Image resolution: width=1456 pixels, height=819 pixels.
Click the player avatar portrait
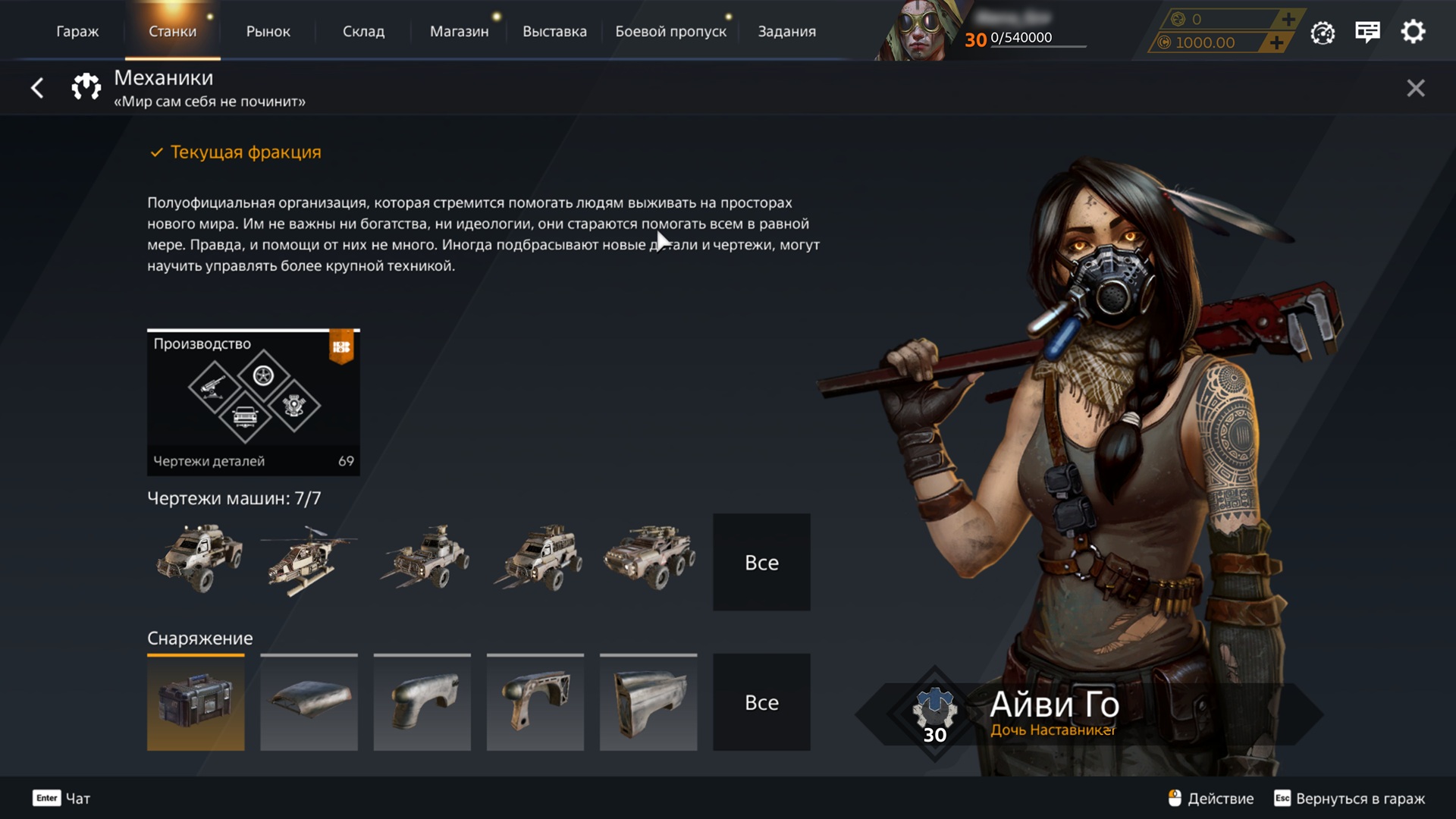[919, 30]
